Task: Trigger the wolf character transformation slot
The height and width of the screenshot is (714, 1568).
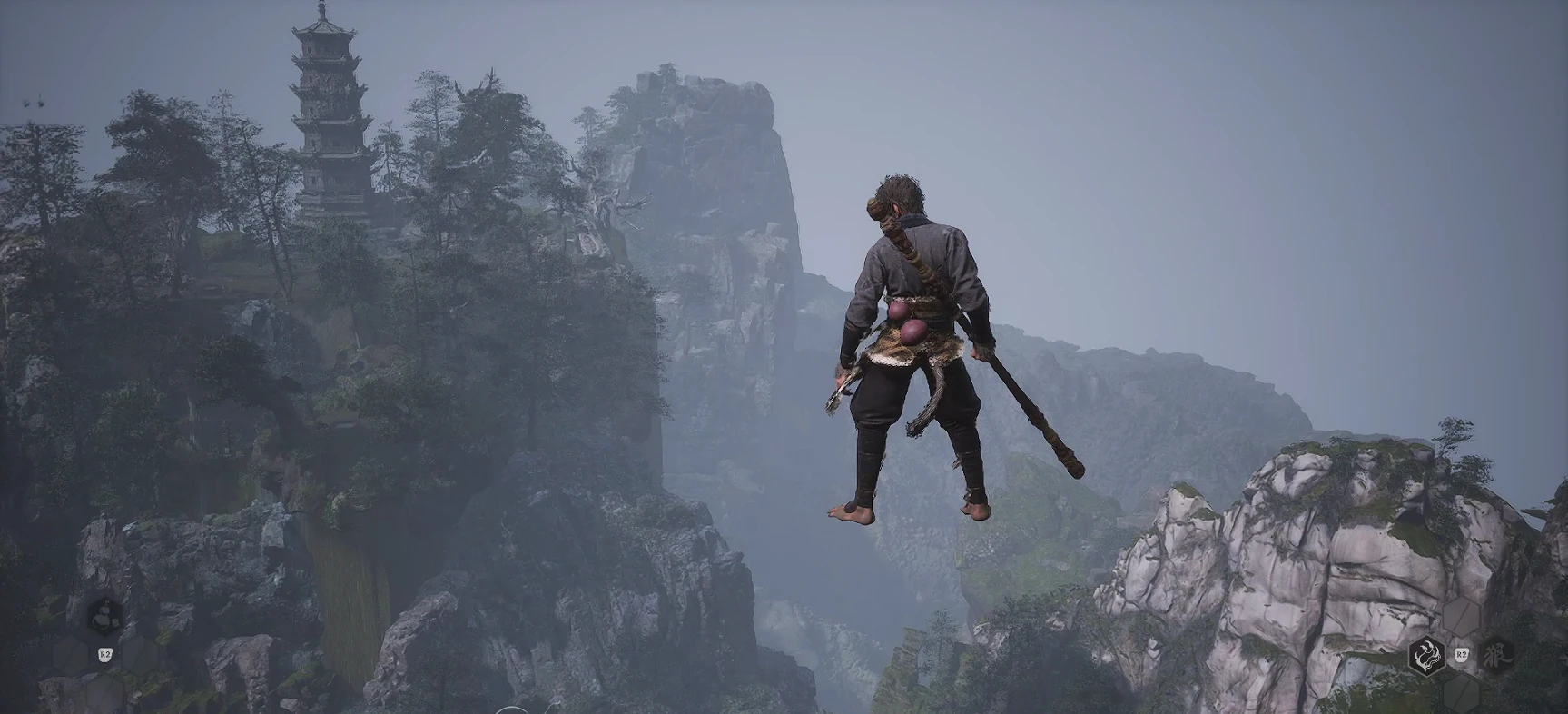Action: click(x=1494, y=654)
